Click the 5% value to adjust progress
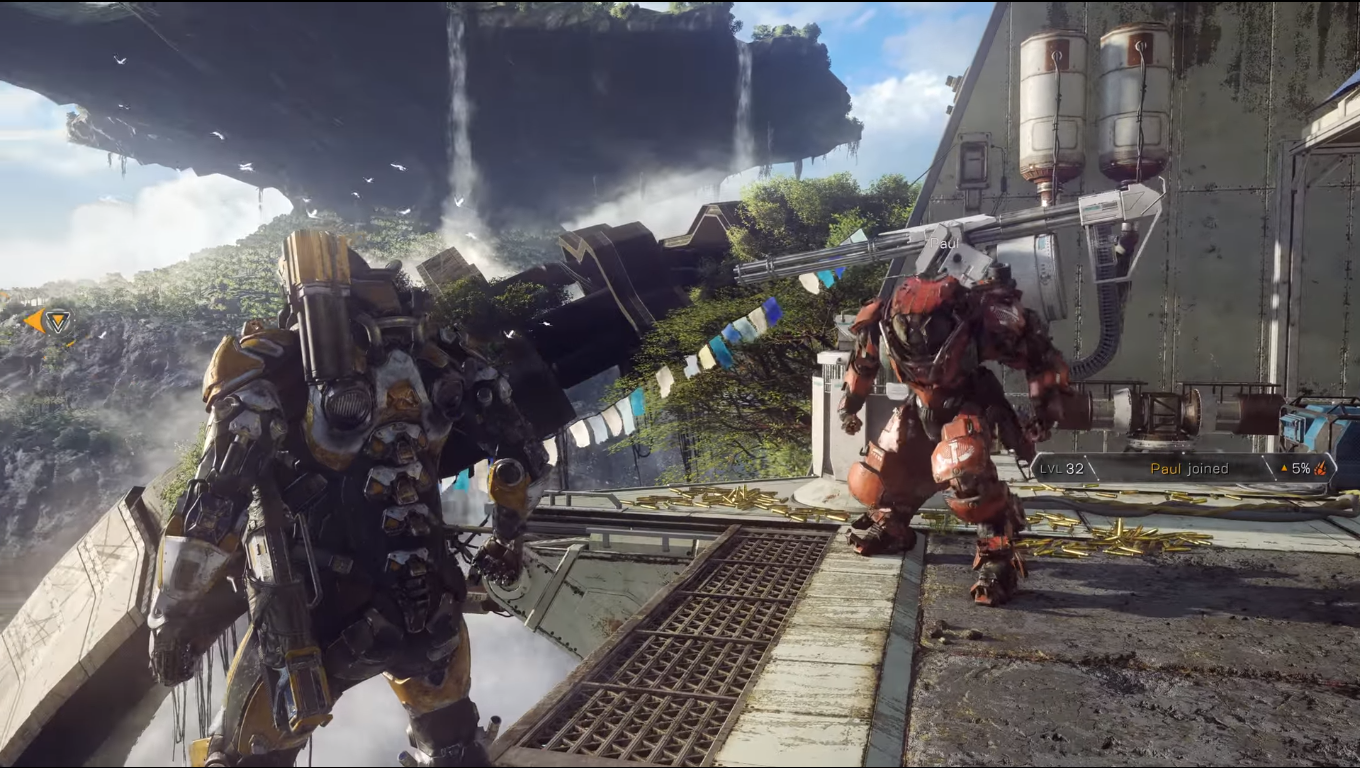 click(x=1301, y=468)
